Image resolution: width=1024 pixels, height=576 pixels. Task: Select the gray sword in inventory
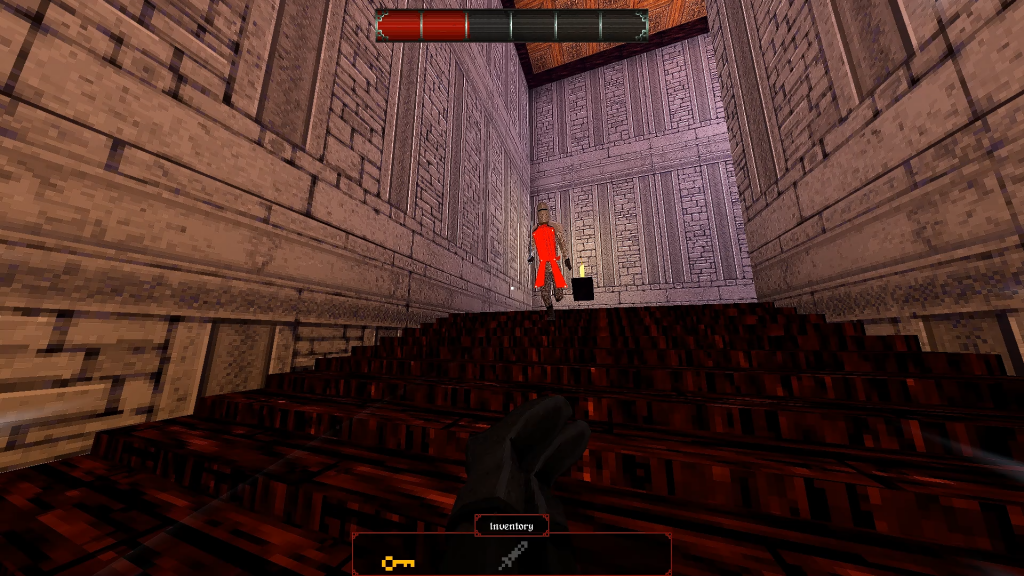(511, 556)
